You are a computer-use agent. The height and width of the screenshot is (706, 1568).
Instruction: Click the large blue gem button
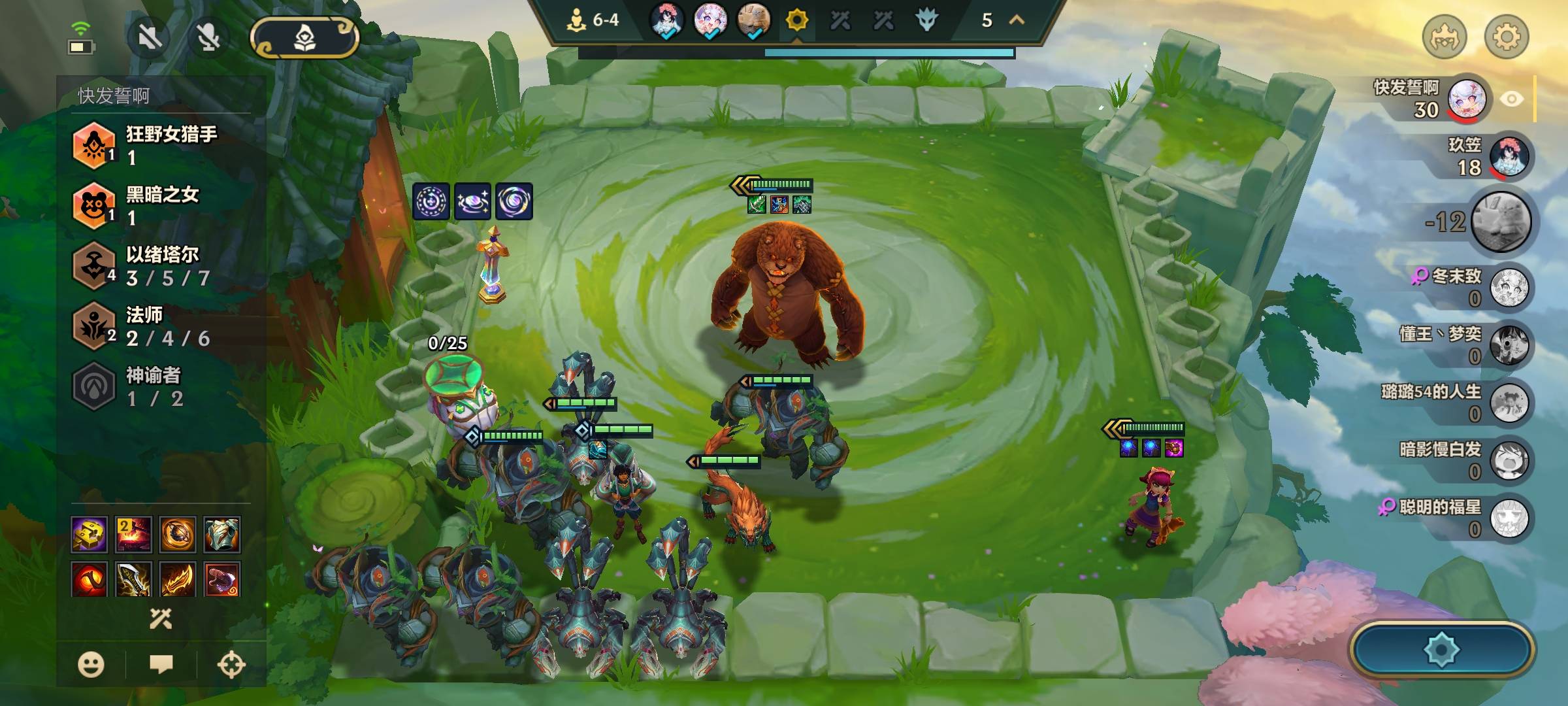[1441, 649]
